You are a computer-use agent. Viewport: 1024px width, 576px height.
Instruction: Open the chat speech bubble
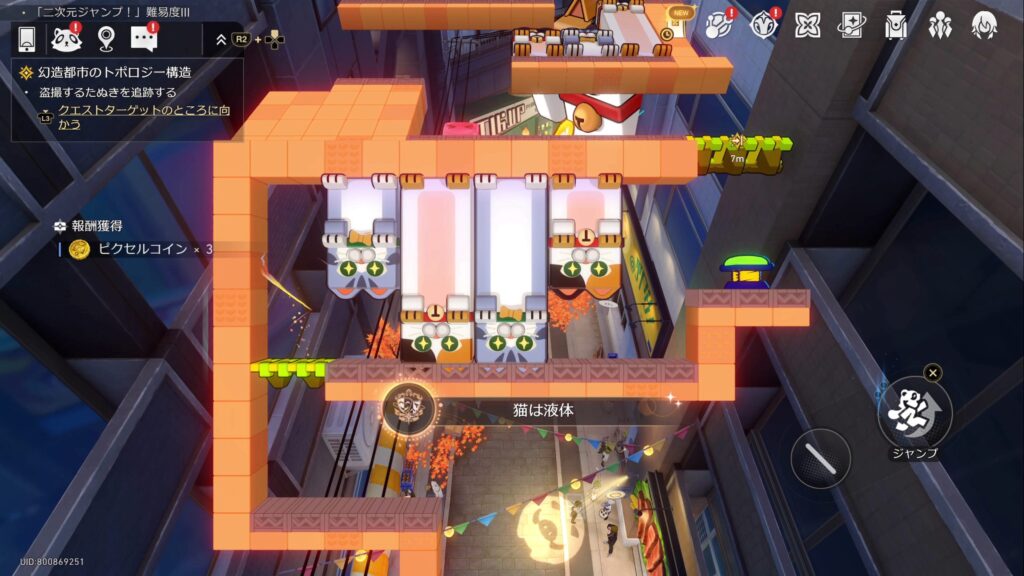click(x=144, y=39)
